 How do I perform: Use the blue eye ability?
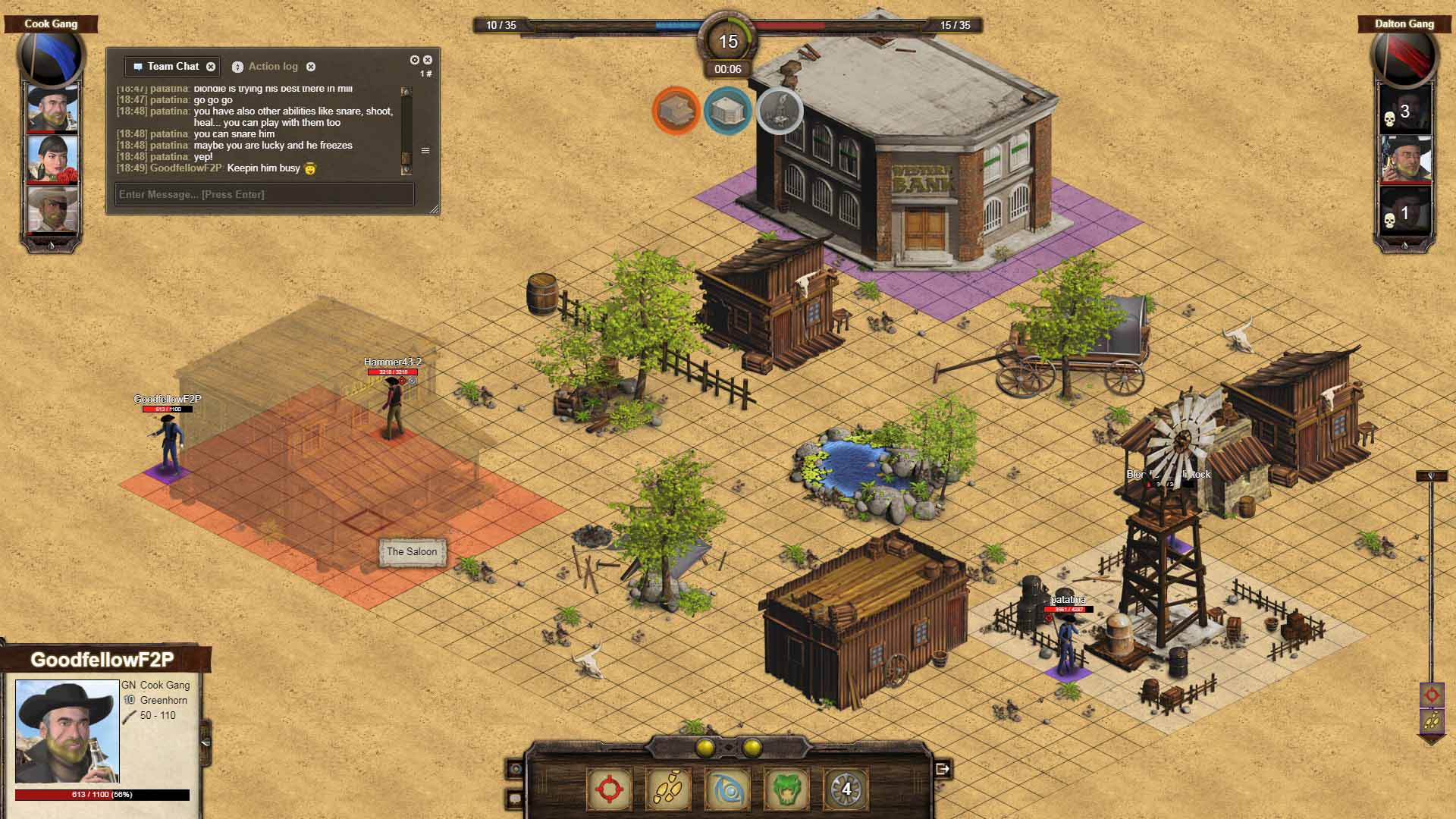point(727,789)
